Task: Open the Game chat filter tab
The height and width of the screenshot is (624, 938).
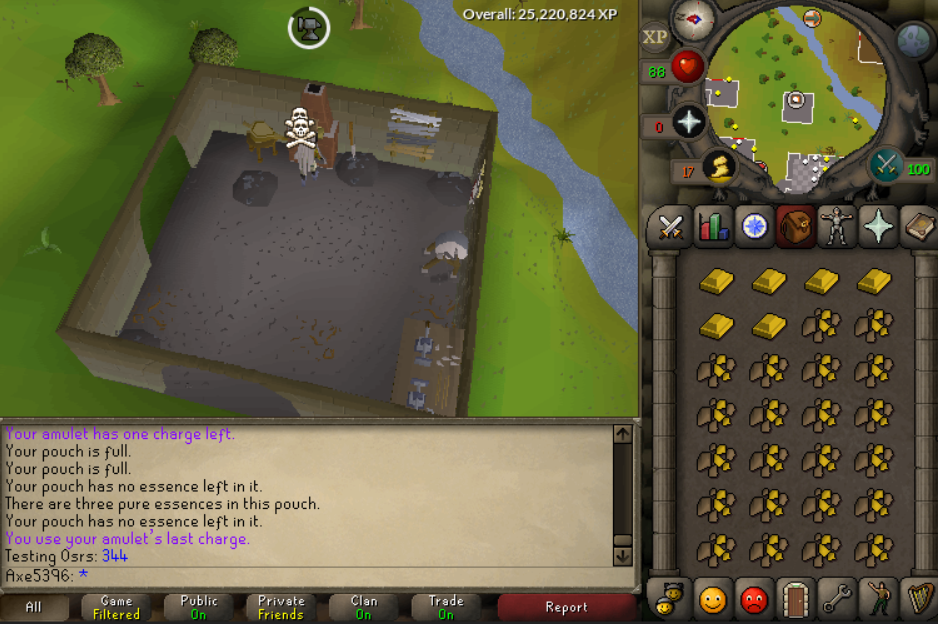Action: click(x=116, y=607)
